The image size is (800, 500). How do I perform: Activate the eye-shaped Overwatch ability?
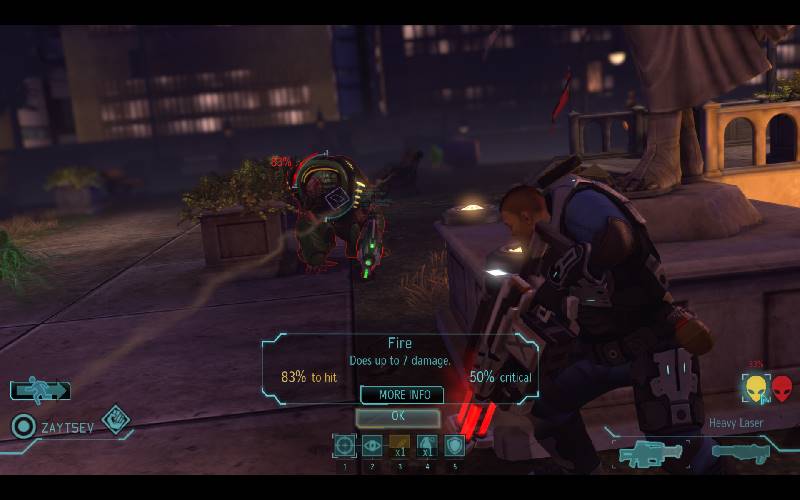[372, 446]
